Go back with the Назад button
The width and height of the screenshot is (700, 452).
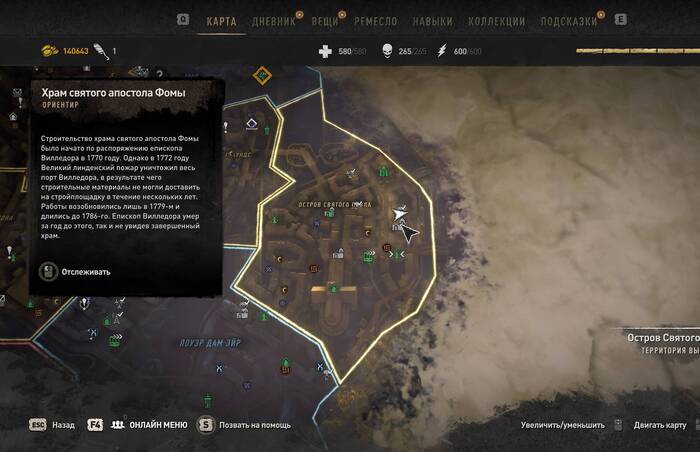63,425
